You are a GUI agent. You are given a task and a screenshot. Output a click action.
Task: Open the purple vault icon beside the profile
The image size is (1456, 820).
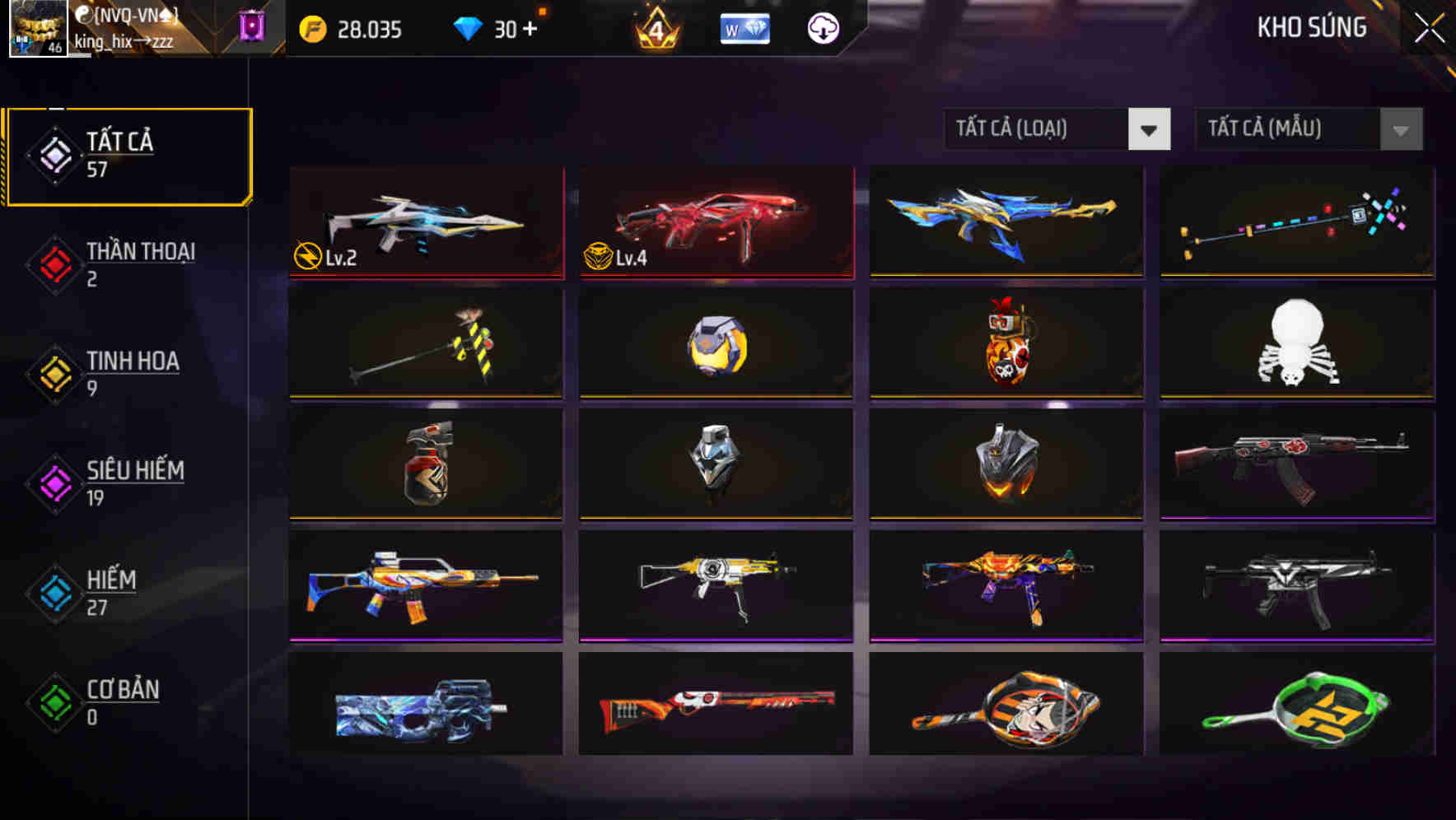pos(252,27)
